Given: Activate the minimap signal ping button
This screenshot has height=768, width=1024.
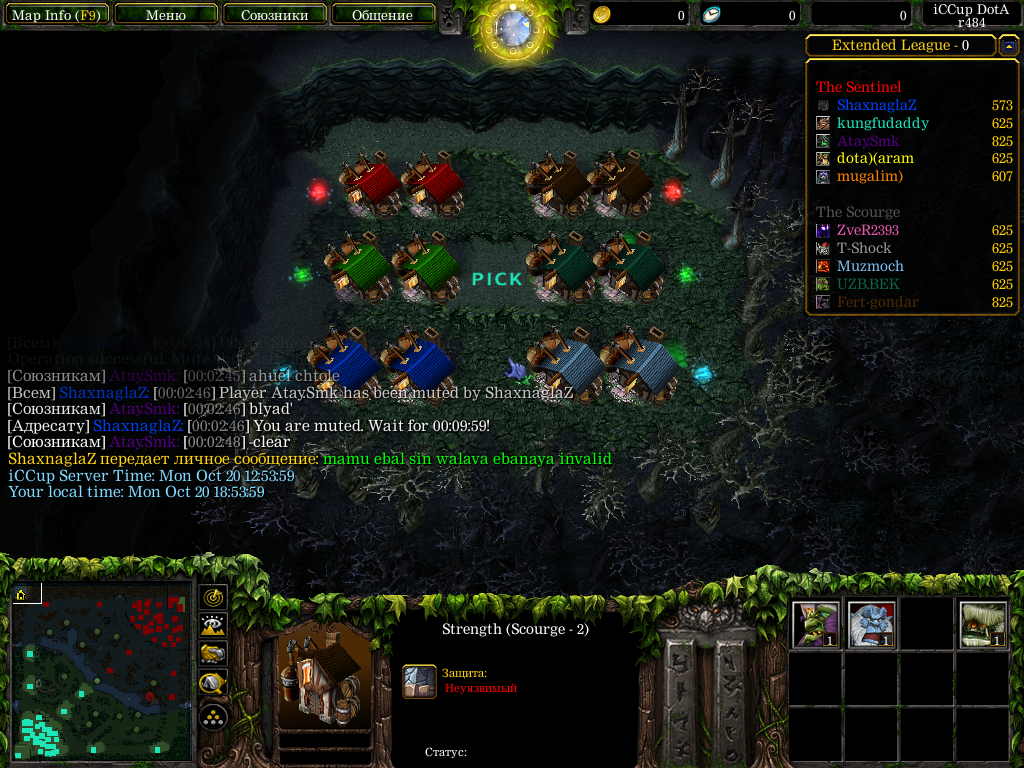Looking at the screenshot, I should click(x=214, y=597).
